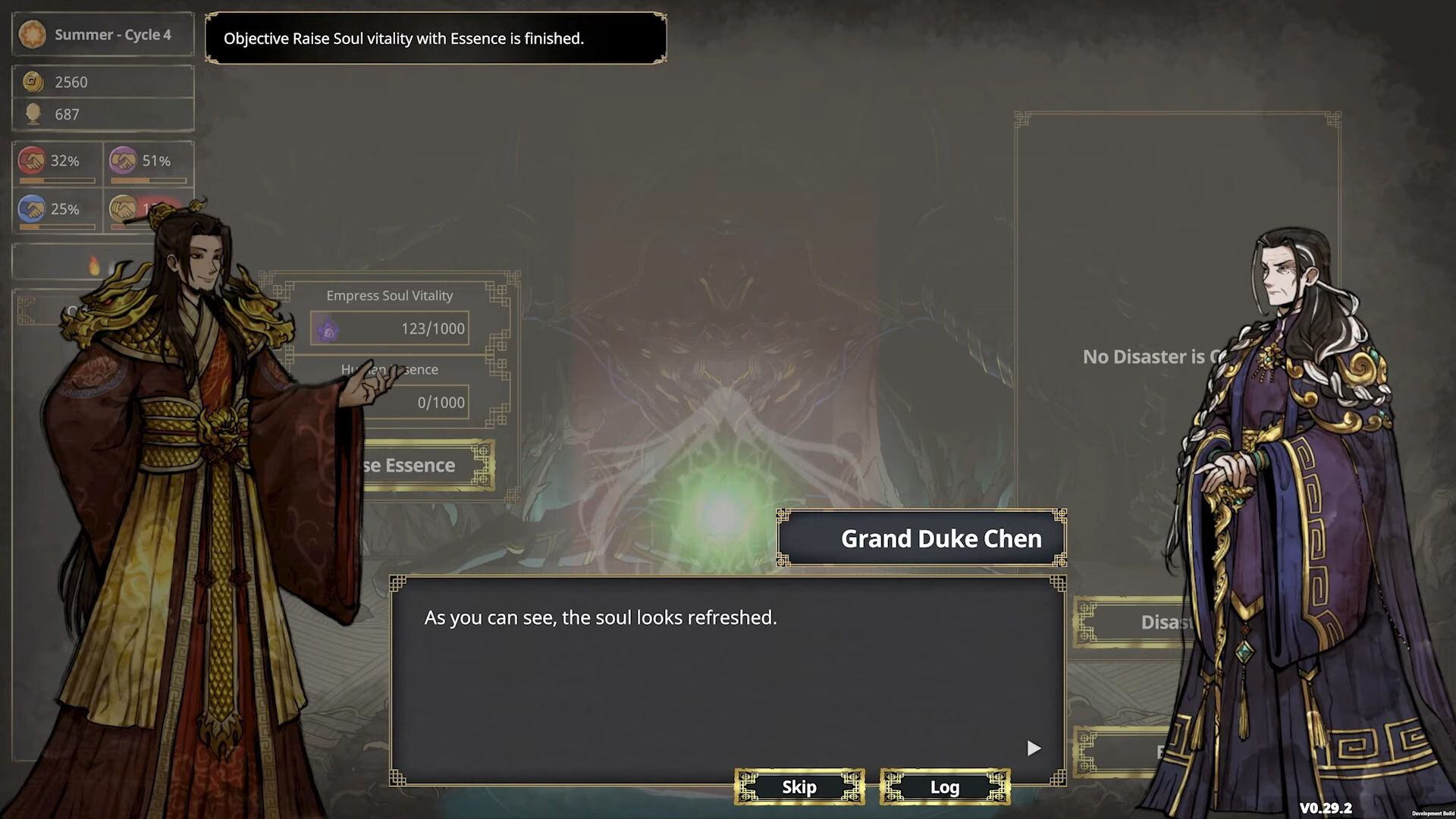Advance dialogue with the arrow indicator
This screenshot has height=819, width=1456.
click(1034, 748)
